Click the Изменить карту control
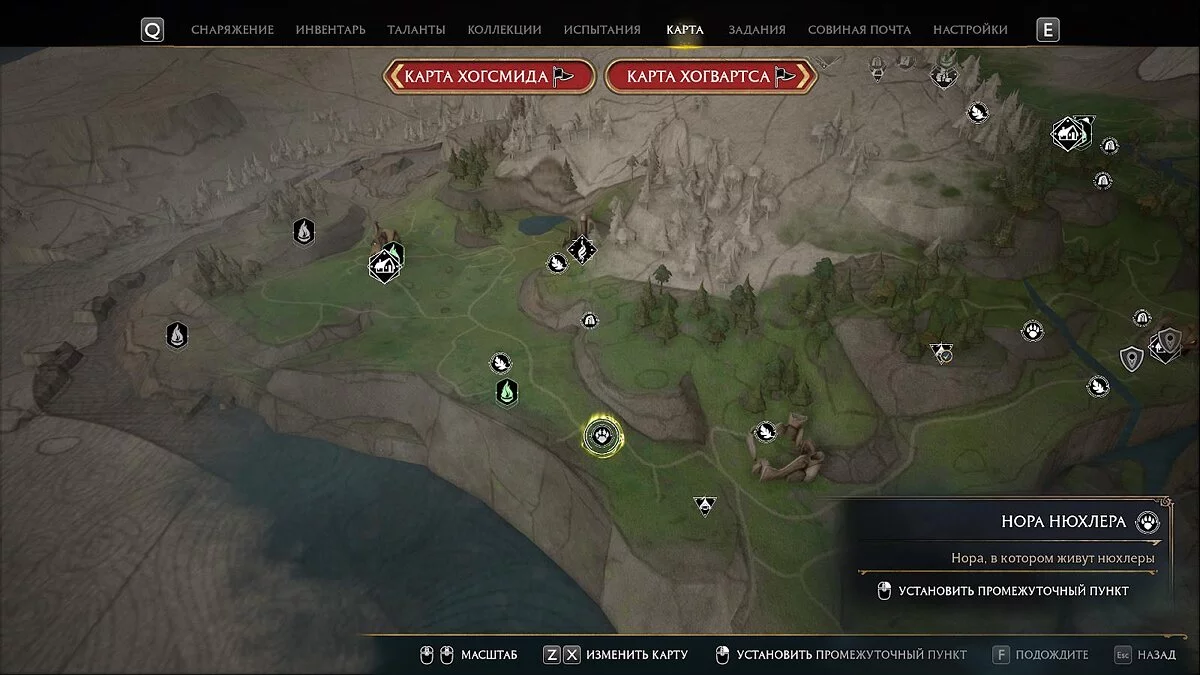 pyautogui.click(x=636, y=655)
